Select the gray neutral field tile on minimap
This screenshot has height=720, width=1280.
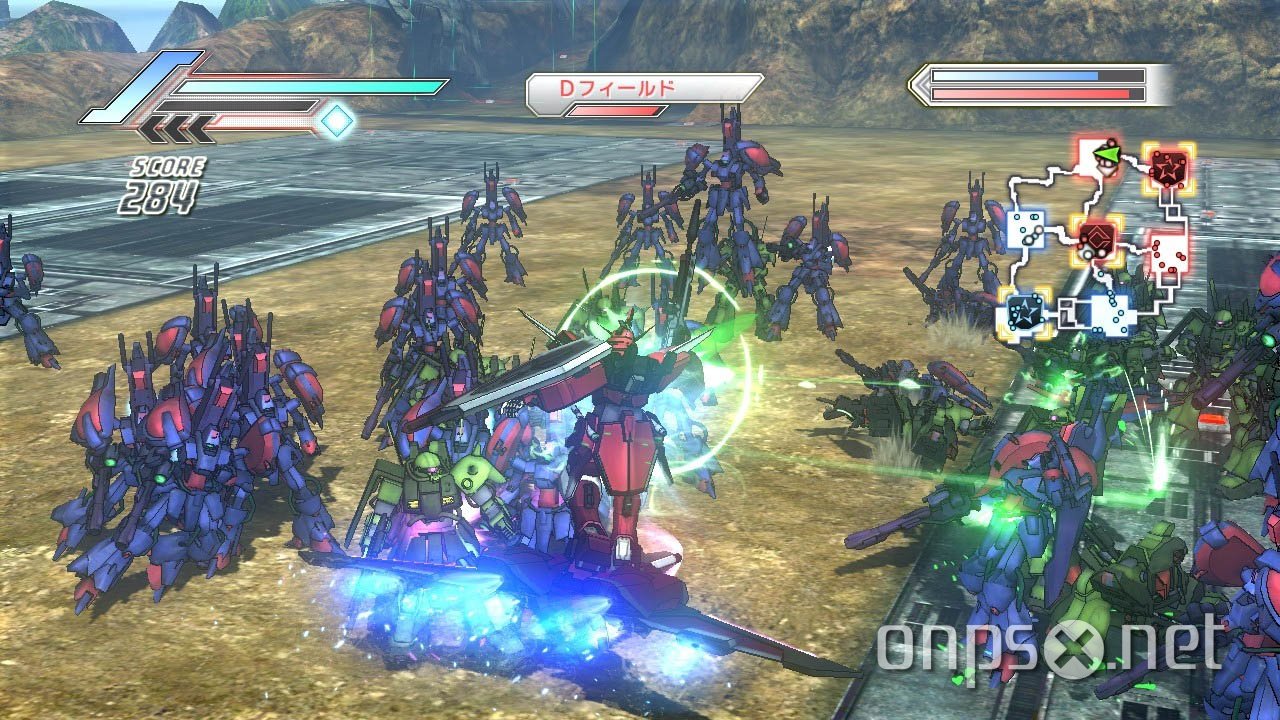pos(1067,313)
